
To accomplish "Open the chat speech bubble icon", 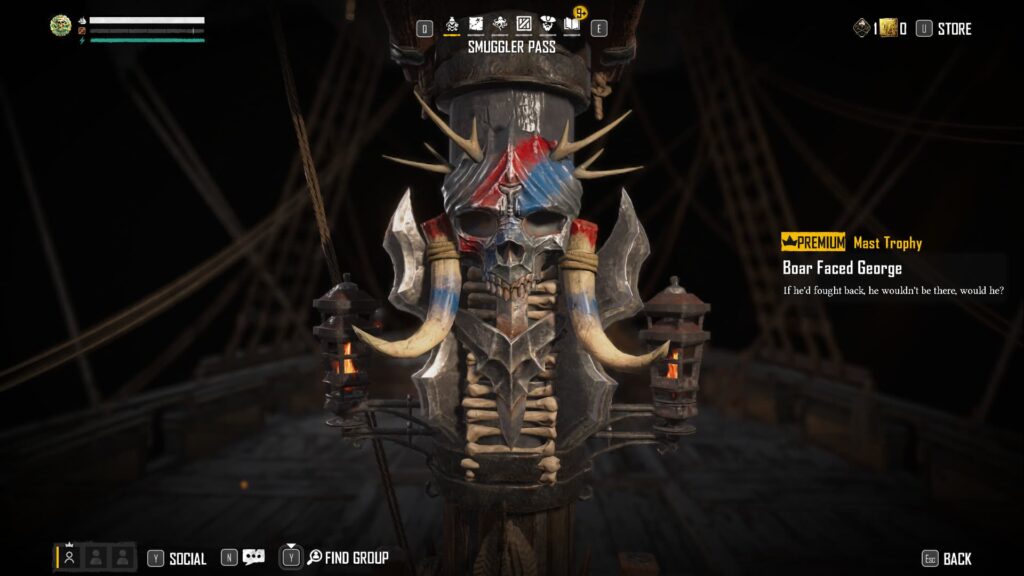I will pyautogui.click(x=254, y=558).
